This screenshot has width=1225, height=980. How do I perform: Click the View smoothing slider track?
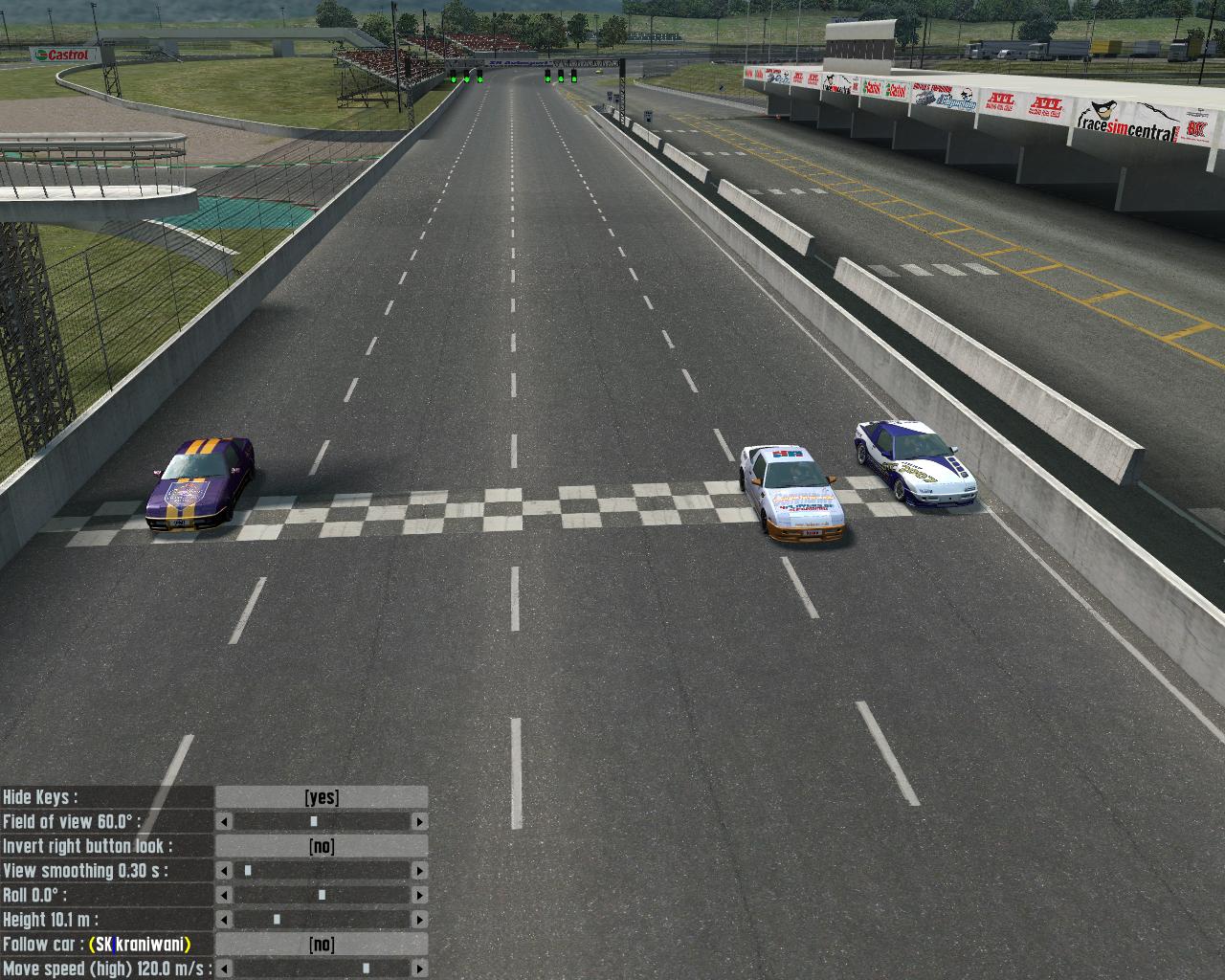(x=322, y=871)
